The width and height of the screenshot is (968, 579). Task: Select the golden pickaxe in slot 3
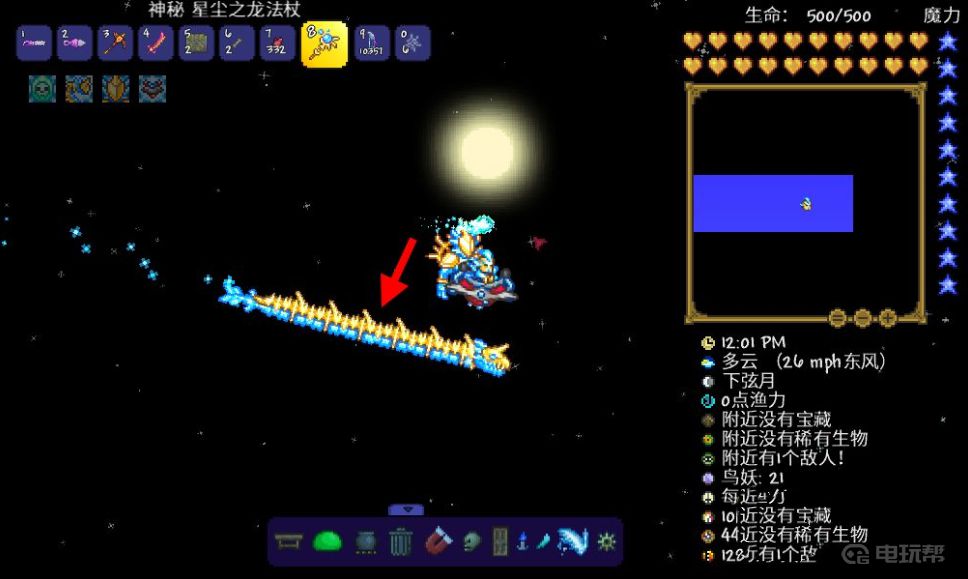116,44
